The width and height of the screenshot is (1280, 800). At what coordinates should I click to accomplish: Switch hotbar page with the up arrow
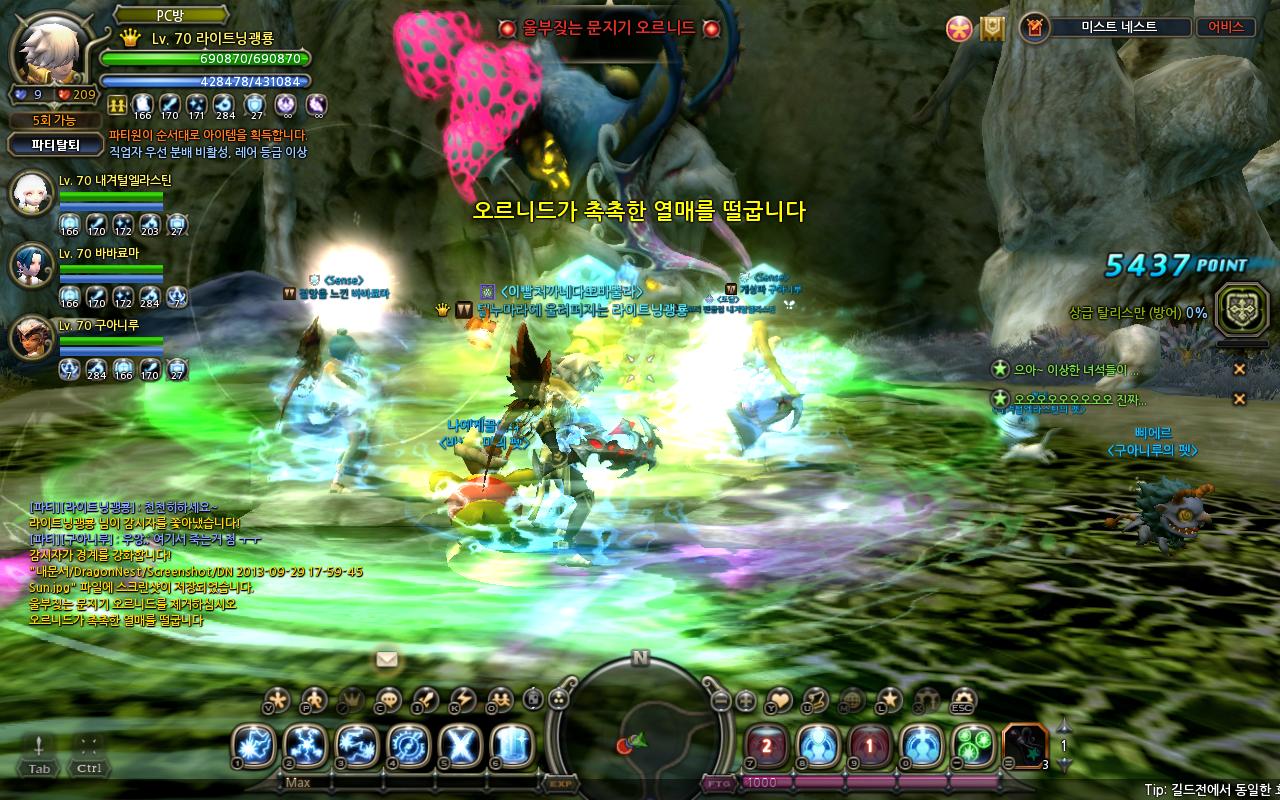click(x=1064, y=727)
